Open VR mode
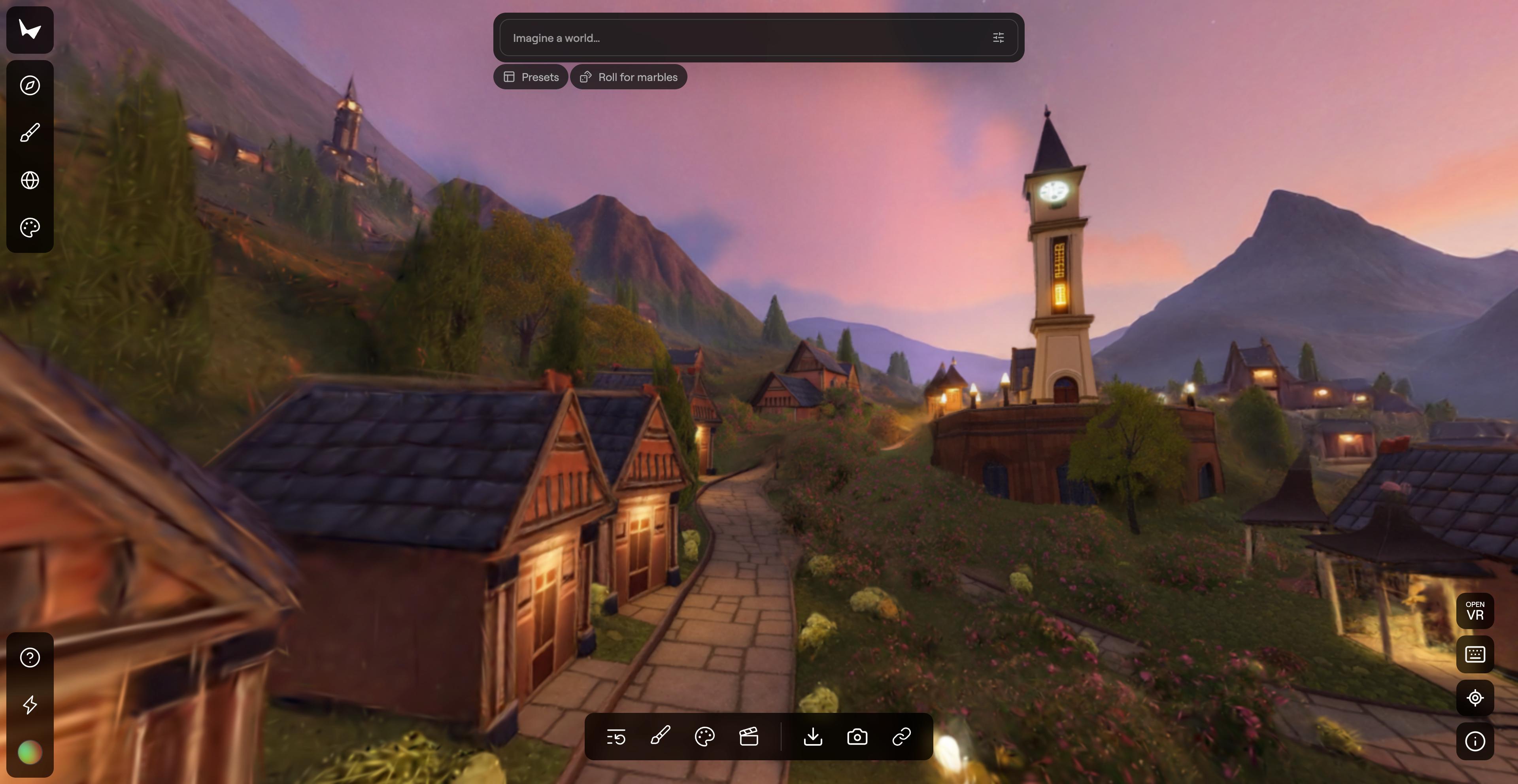 tap(1475, 611)
